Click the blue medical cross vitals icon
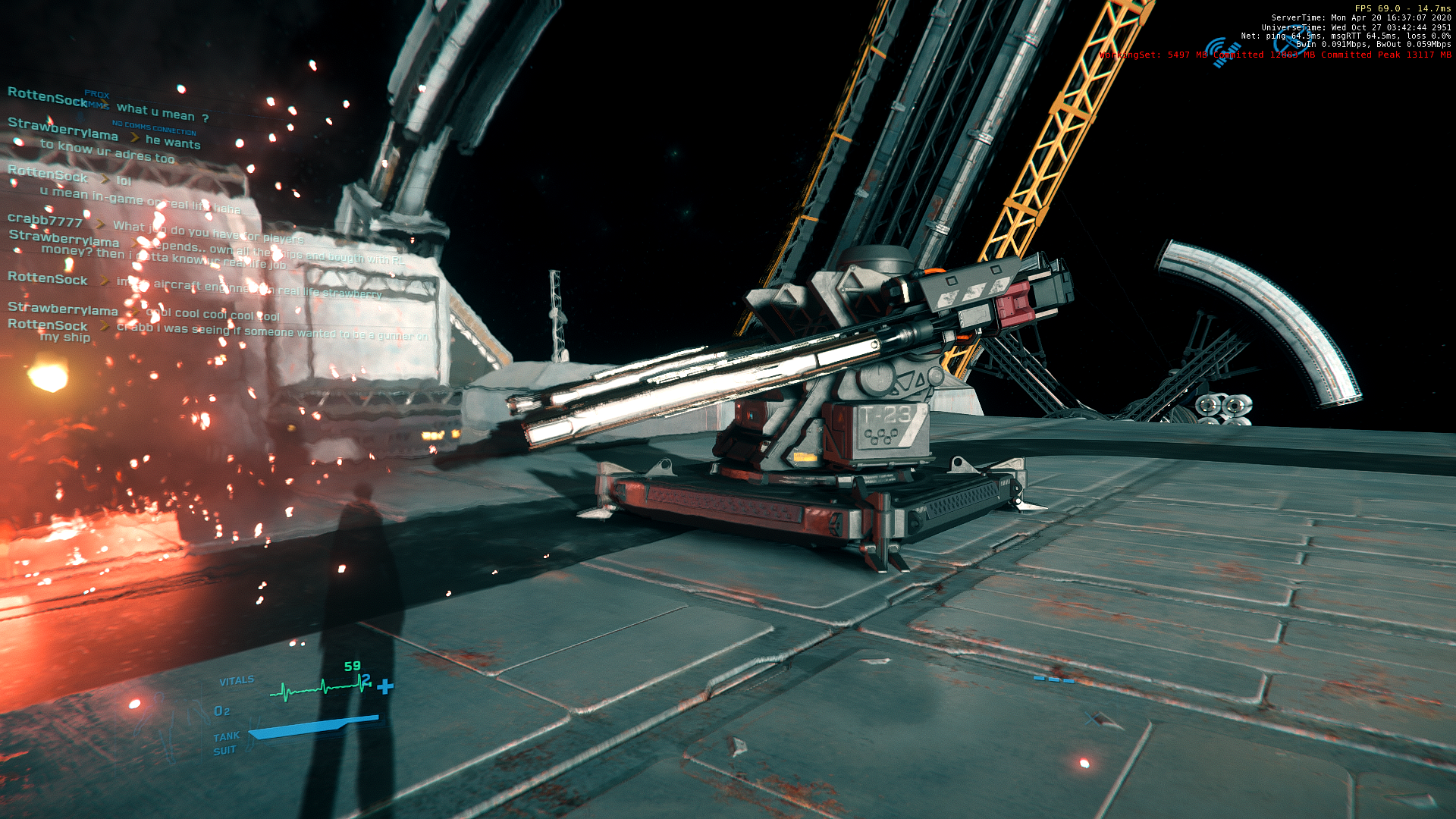 (x=385, y=686)
